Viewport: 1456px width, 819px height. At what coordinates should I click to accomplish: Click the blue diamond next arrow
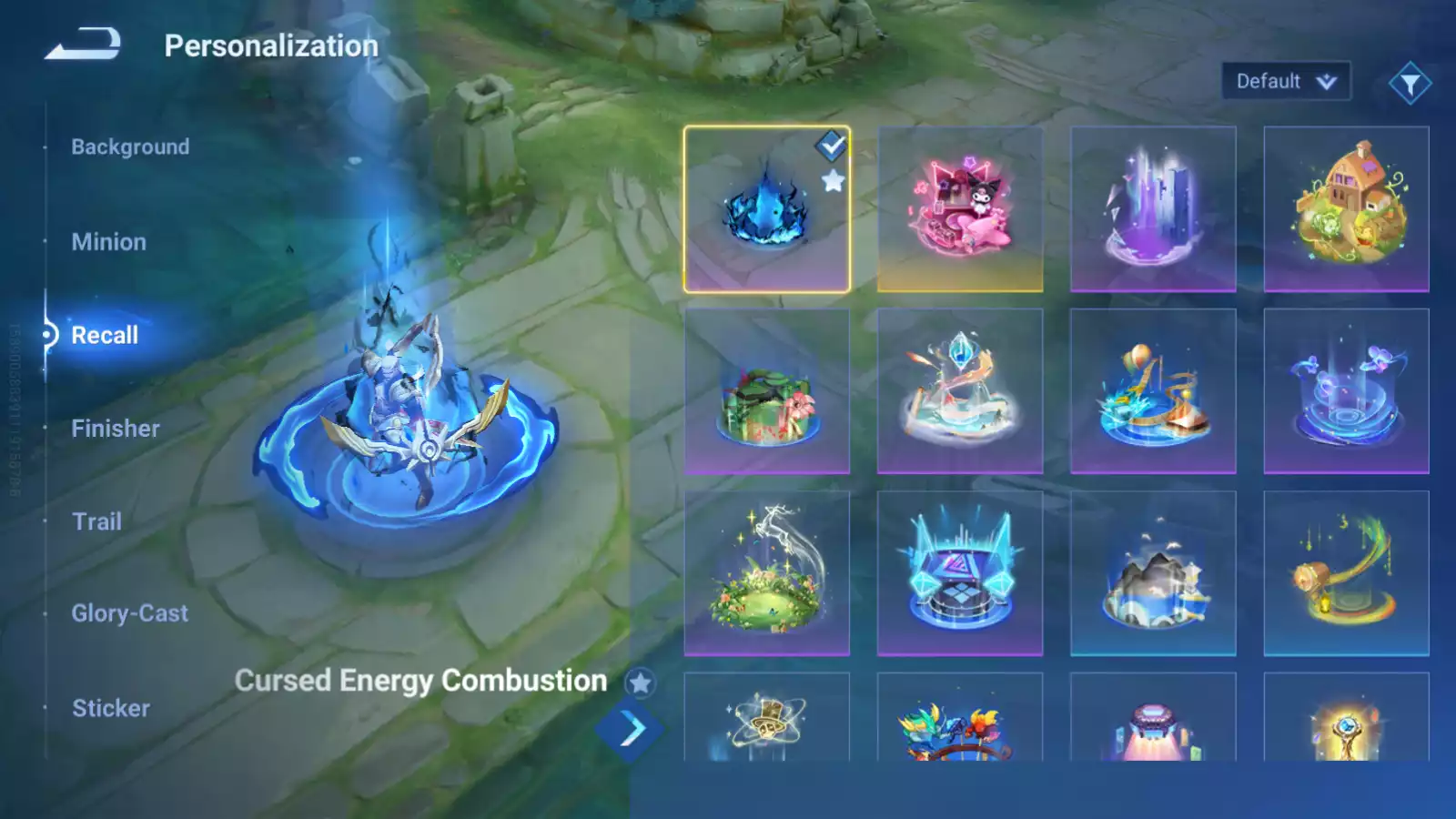tap(630, 729)
